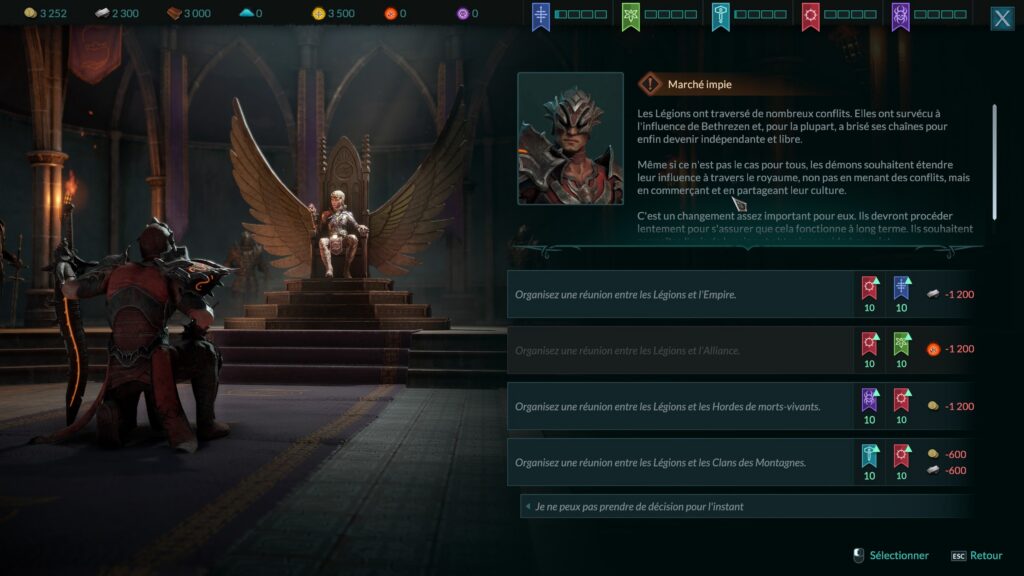Click the red Legions faction banner

tap(811, 16)
